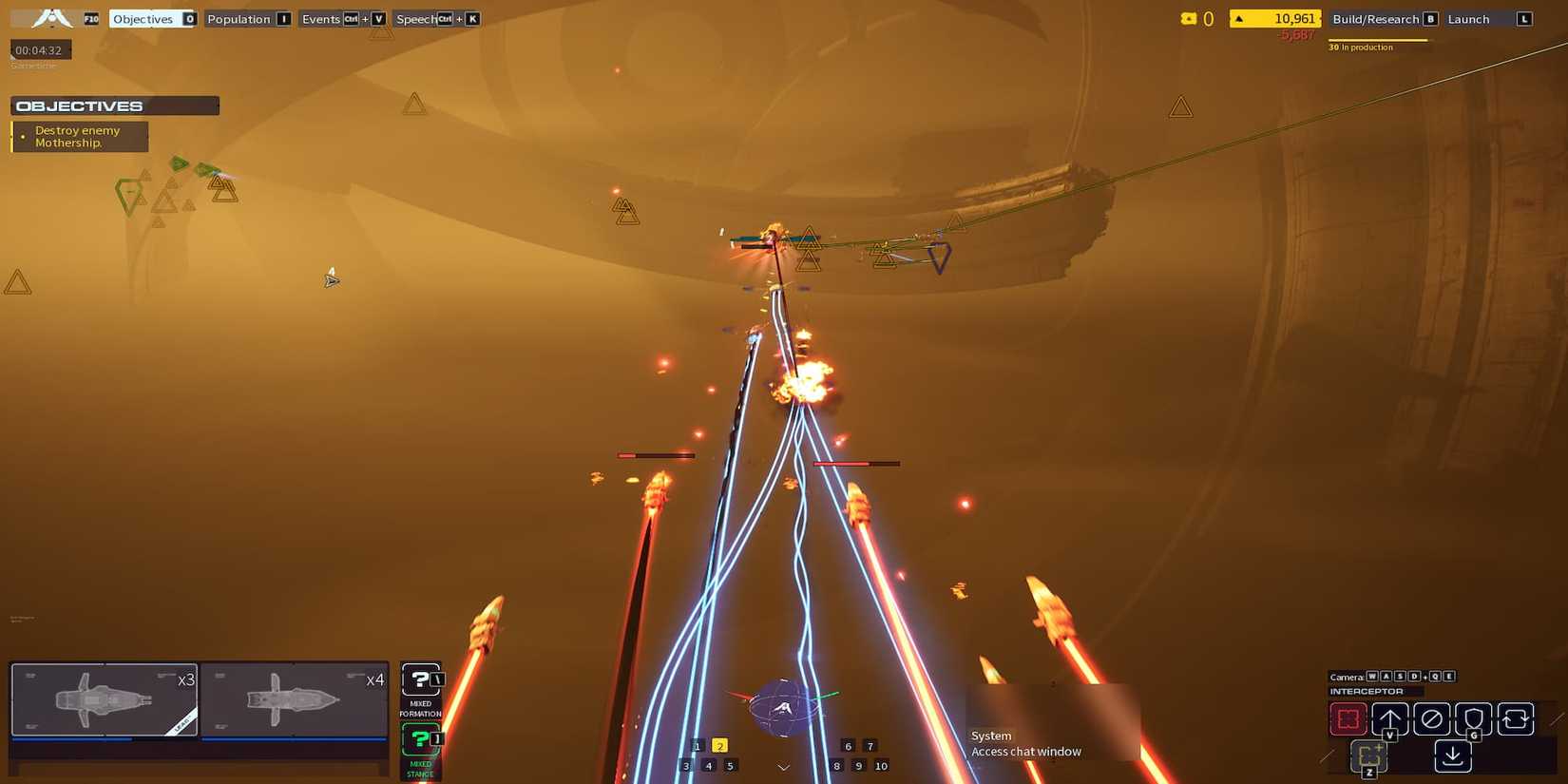Open the Launch menu
The height and width of the screenshot is (784, 1568).
(x=1468, y=18)
